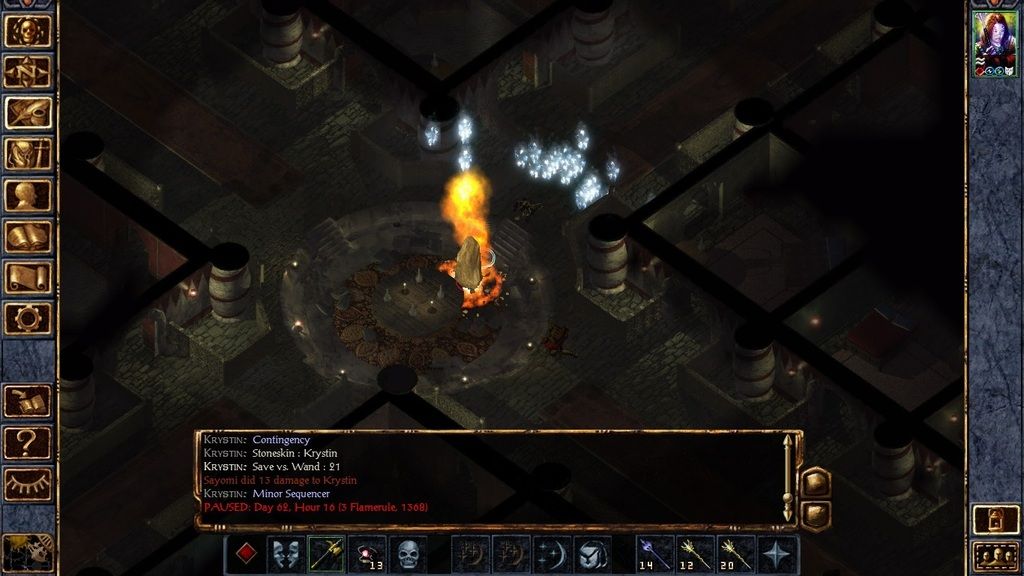
Task: Open the mage spellbook
Action: click(28, 236)
